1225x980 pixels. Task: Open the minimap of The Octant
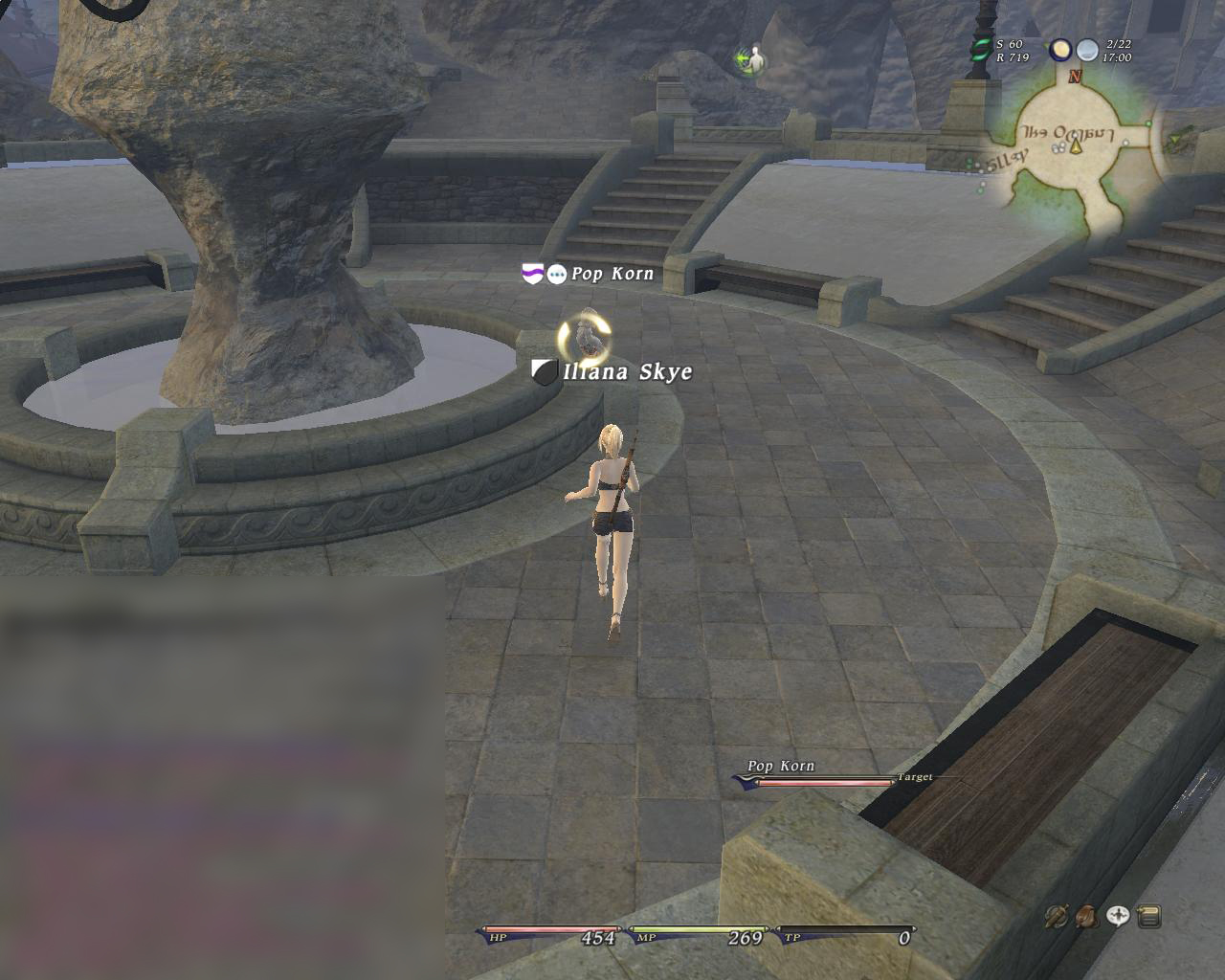pos(1074,153)
